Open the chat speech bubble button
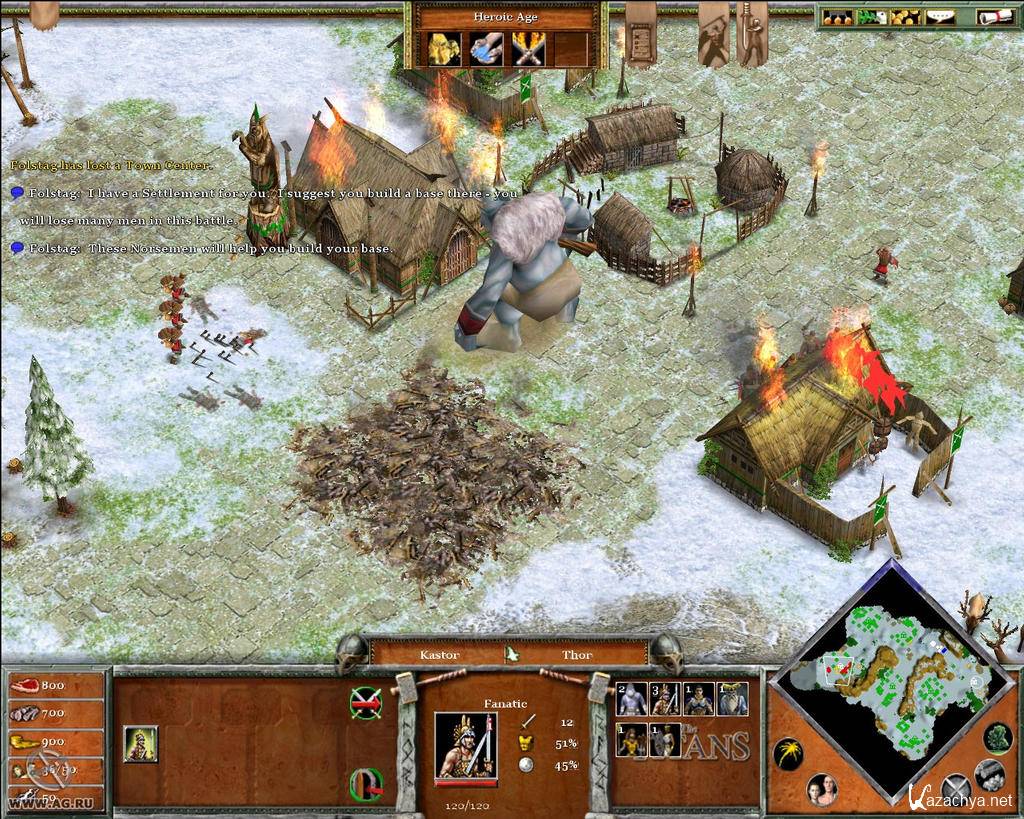Screen dimensions: 1024x819 pos(938,17)
